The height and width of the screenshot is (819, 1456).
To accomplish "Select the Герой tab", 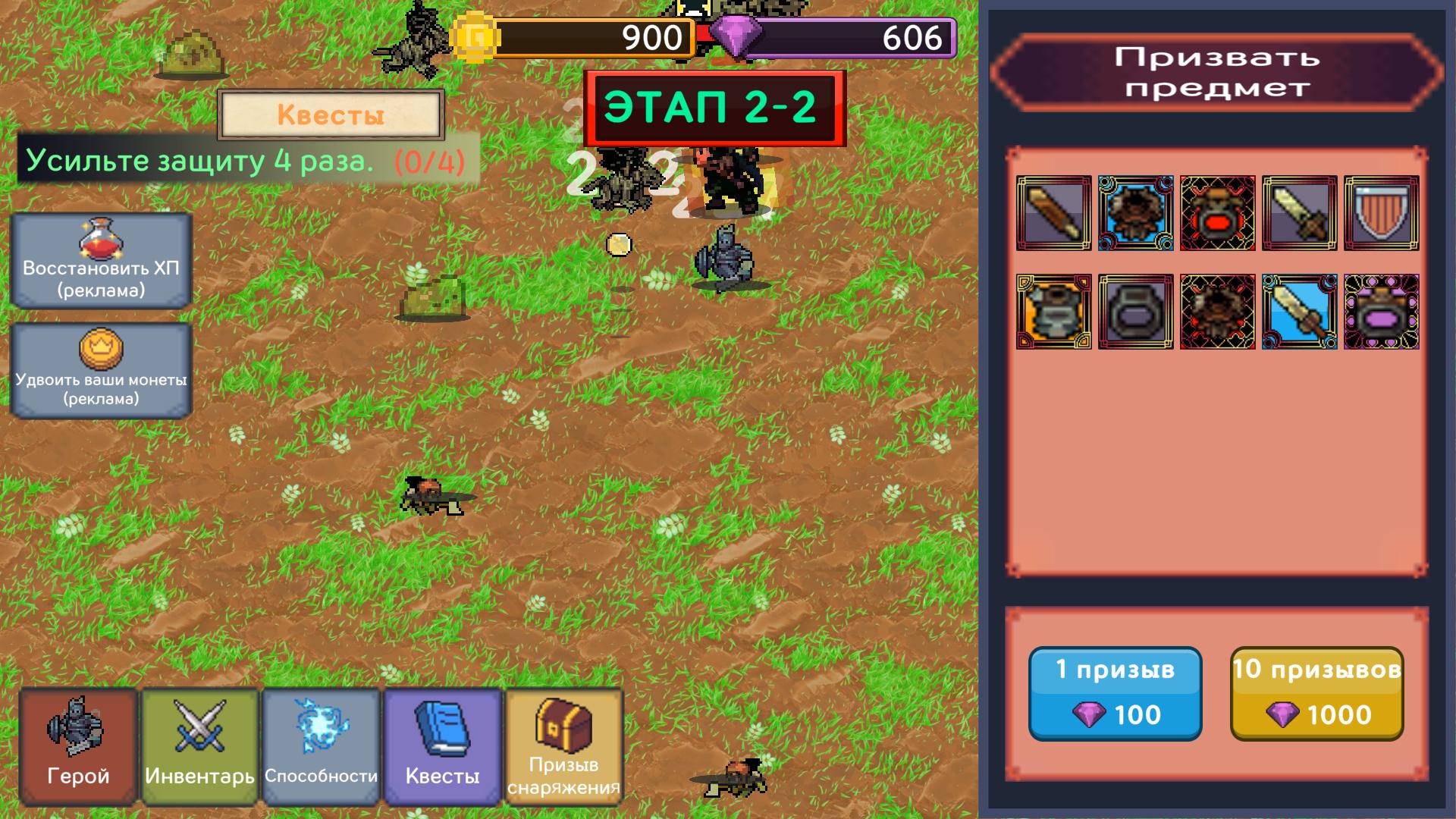I will pos(77,747).
